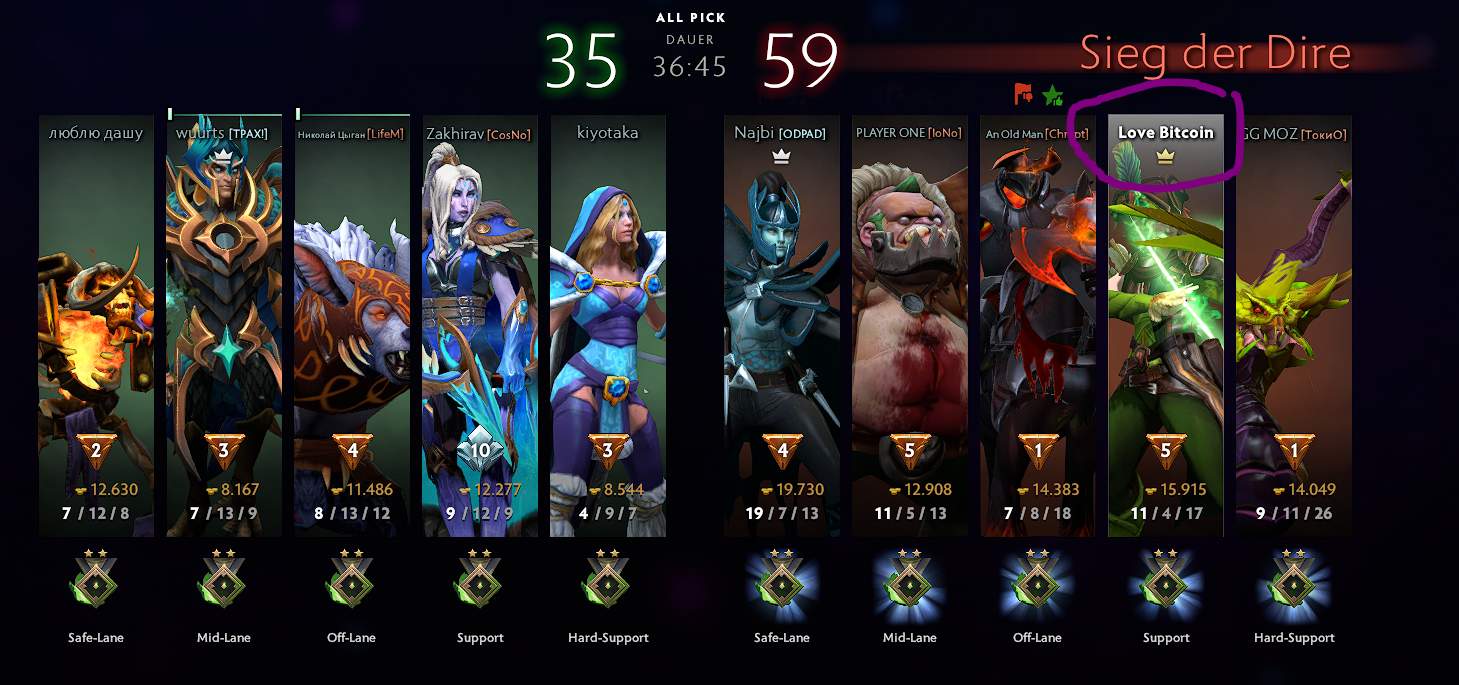1459x685 pixels.
Task: Report player using the red flag icon
Action: coord(1023,95)
